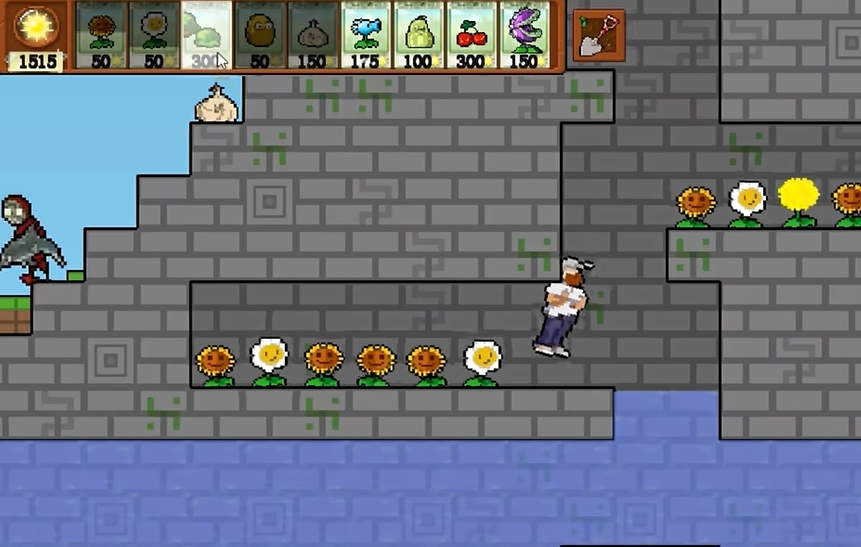Select the Wall-nut seed packet
The image size is (861, 547).
point(260,35)
